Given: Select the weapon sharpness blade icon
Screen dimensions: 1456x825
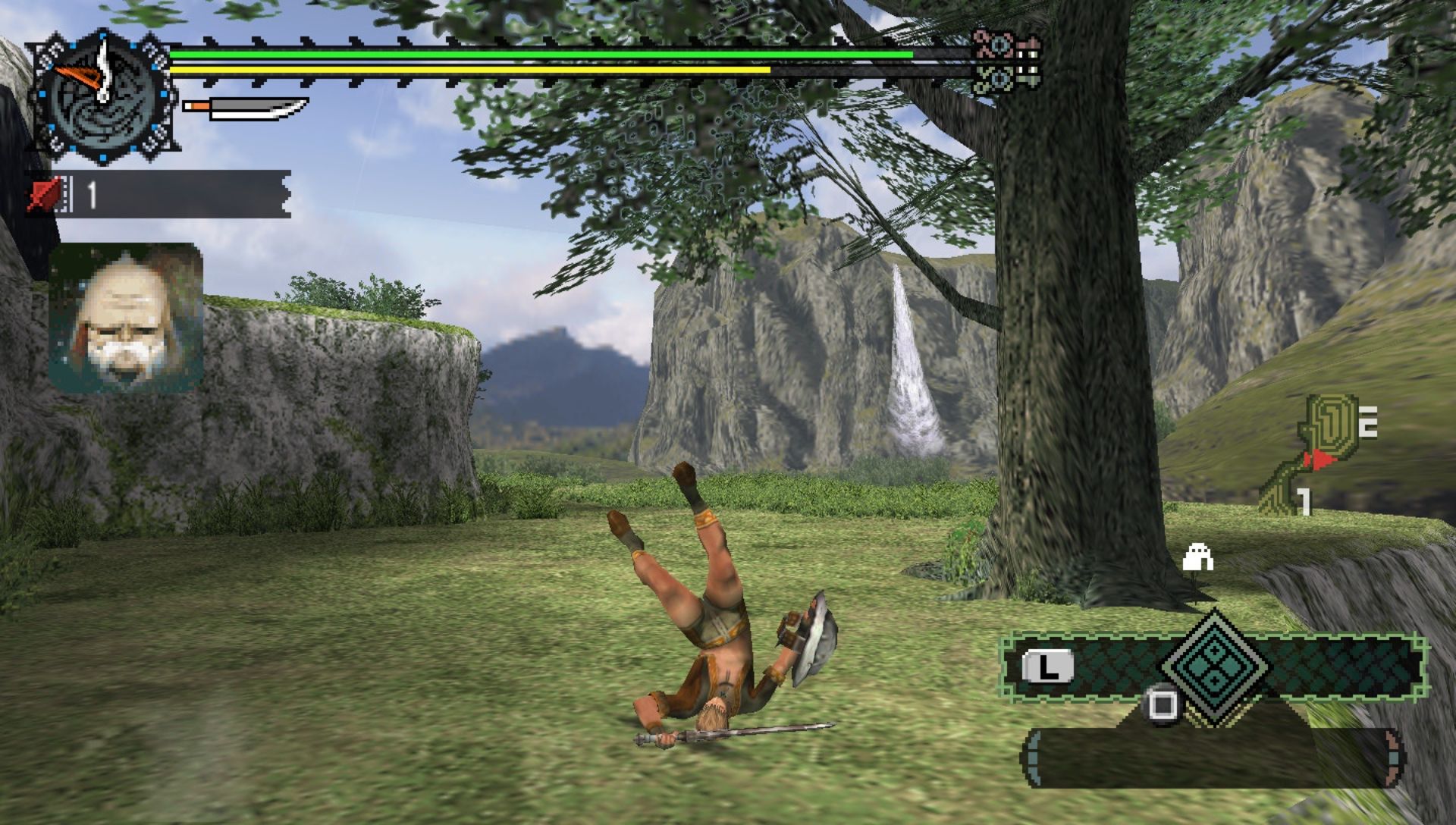Looking at the screenshot, I should click(246, 109).
